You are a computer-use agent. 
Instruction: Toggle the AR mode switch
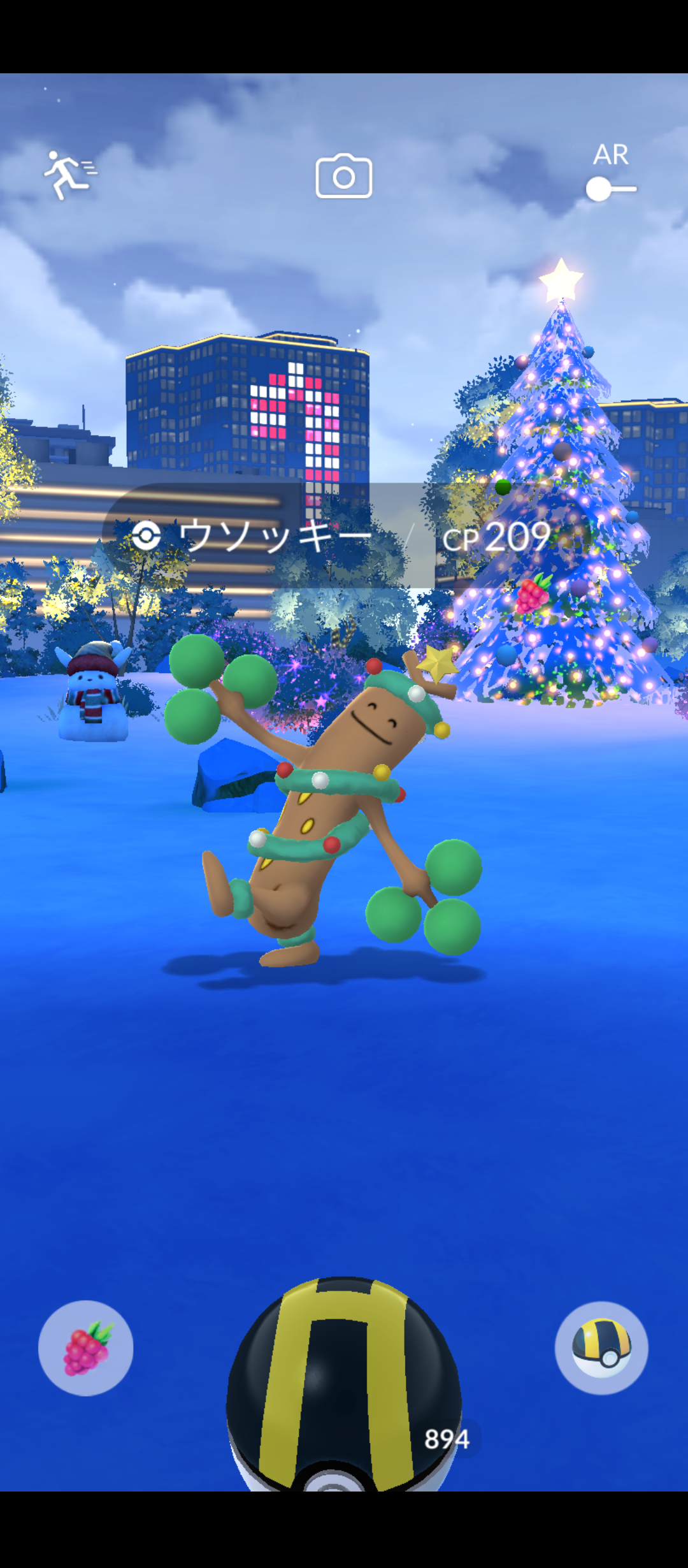click(610, 189)
